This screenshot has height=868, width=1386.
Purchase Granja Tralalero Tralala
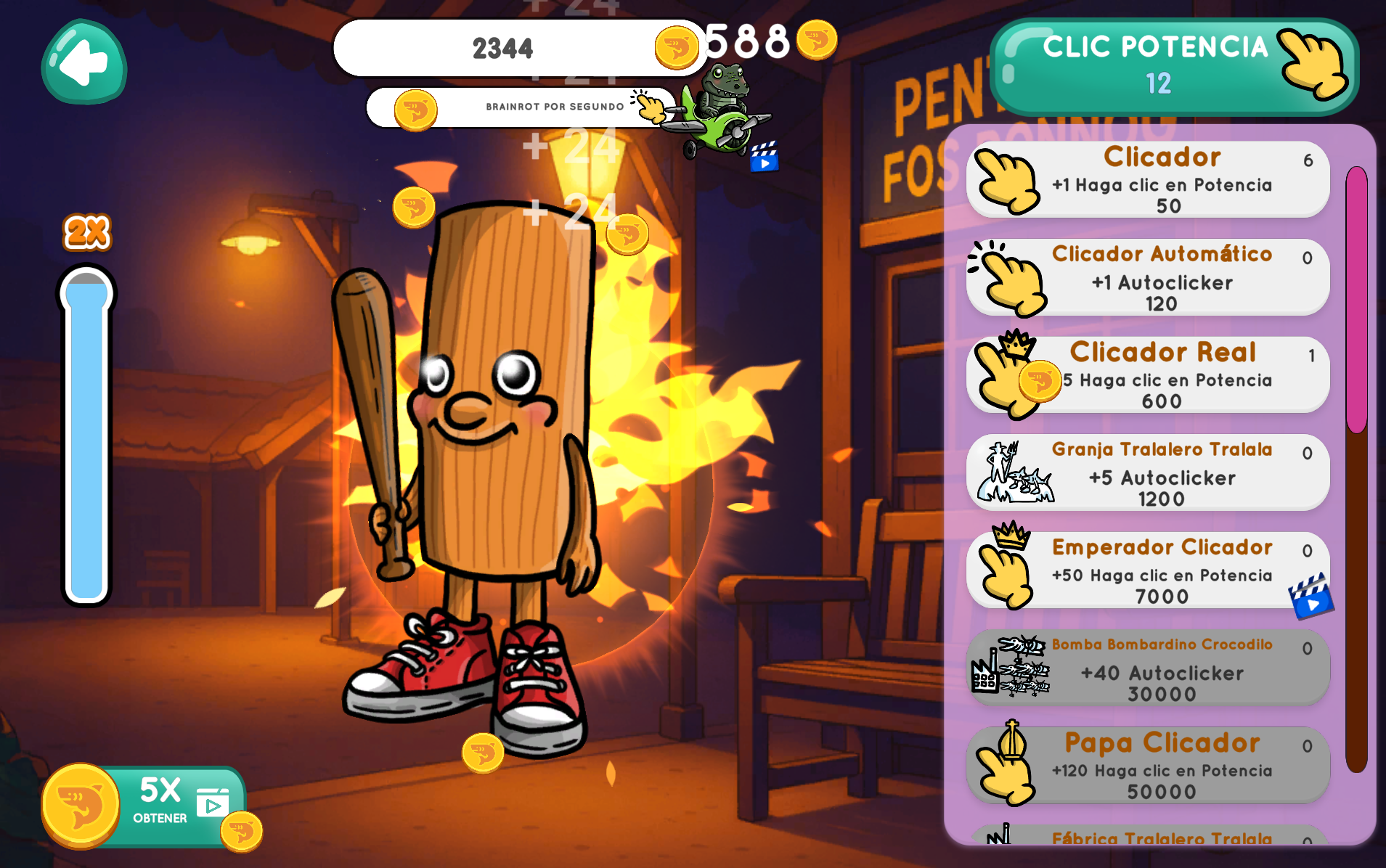tap(1148, 472)
